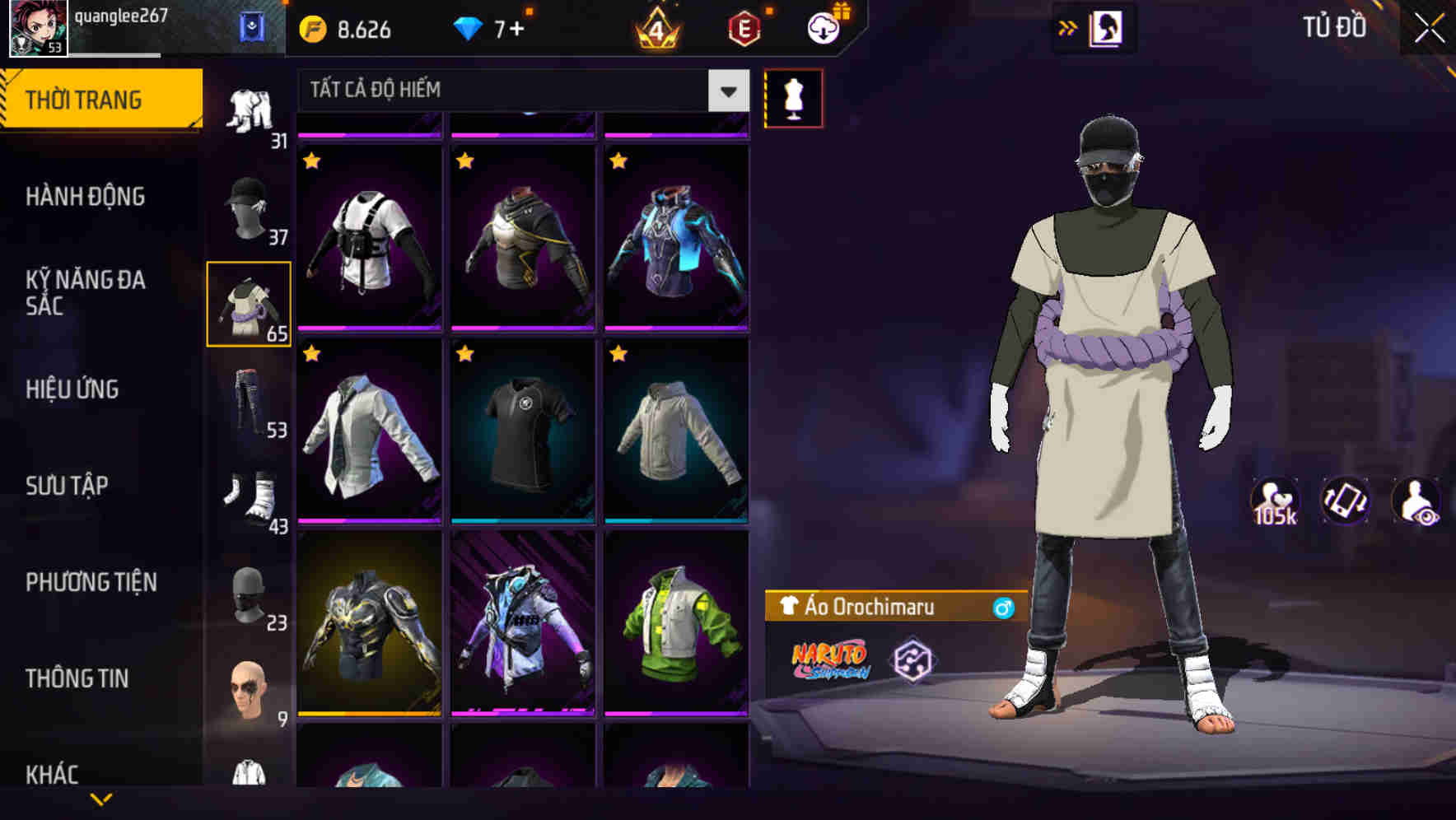The image size is (1456, 820).
Task: Click the character sidebar panel icon
Action: 1107,27
